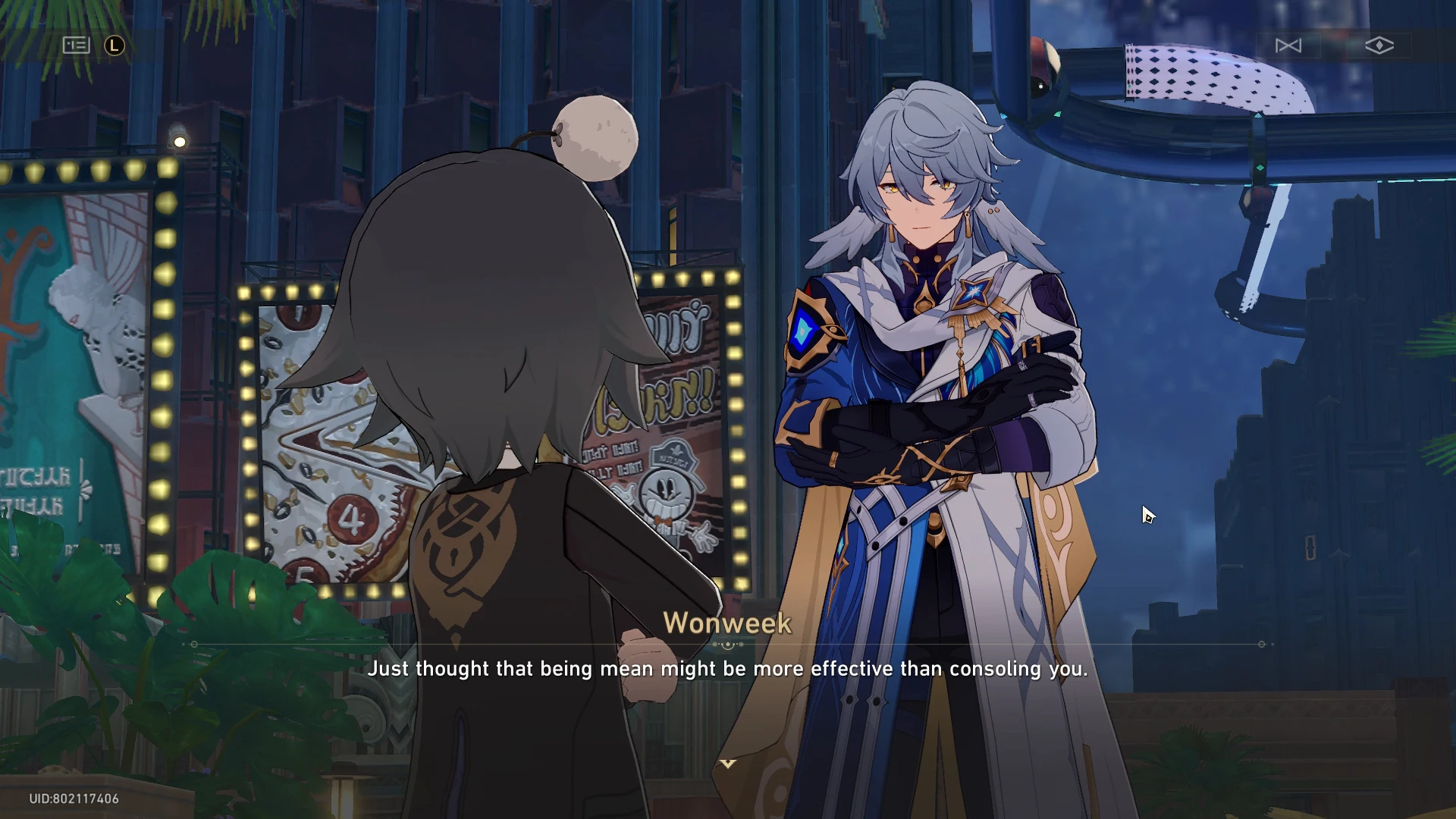The image size is (1456, 819).
Task: Click the list icon in the top-left corner
Action: 76,45
